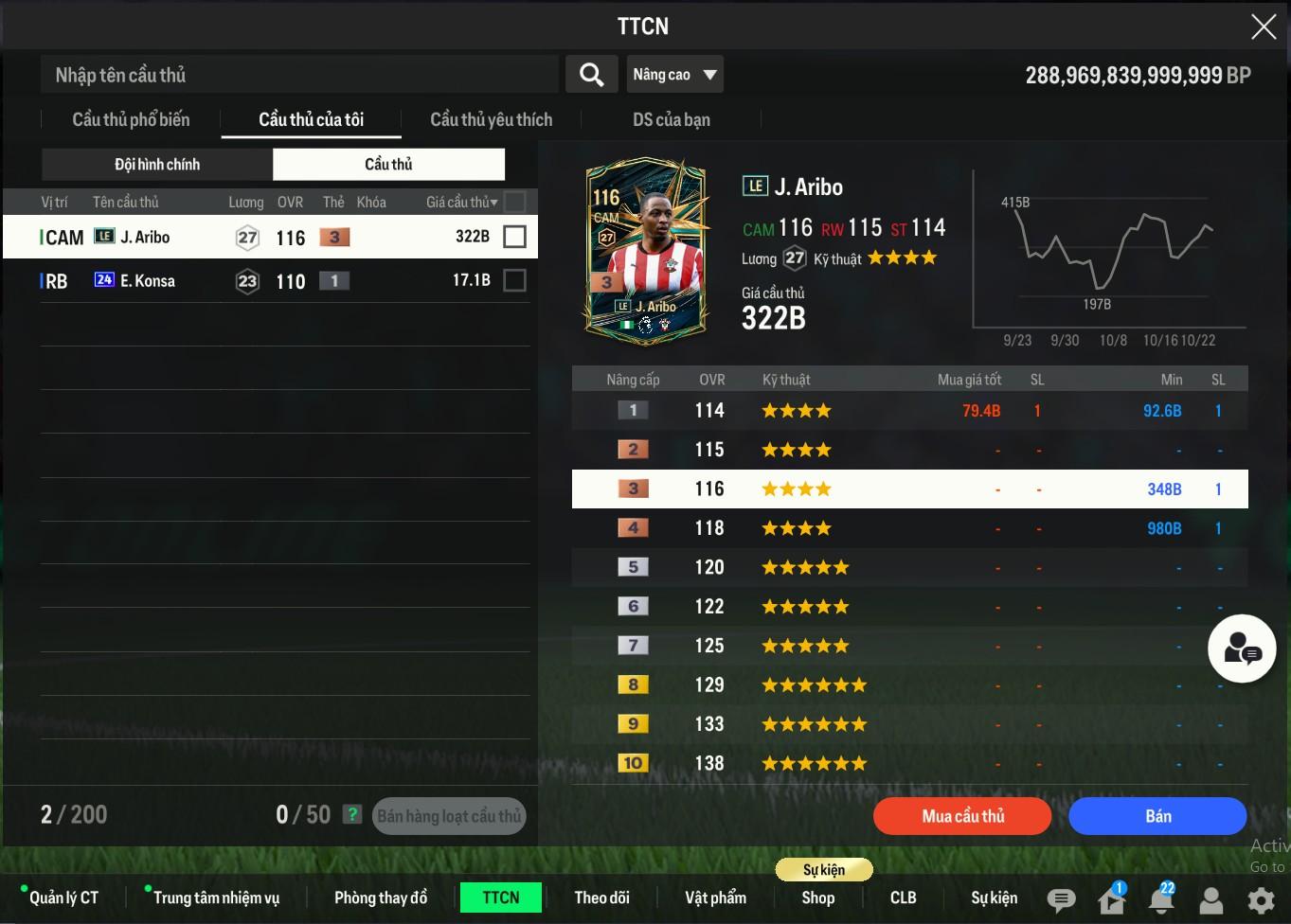This screenshot has height=924, width=1291.
Task: Open Quản lý CT in bottom menu
Action: pyautogui.click(x=63, y=897)
